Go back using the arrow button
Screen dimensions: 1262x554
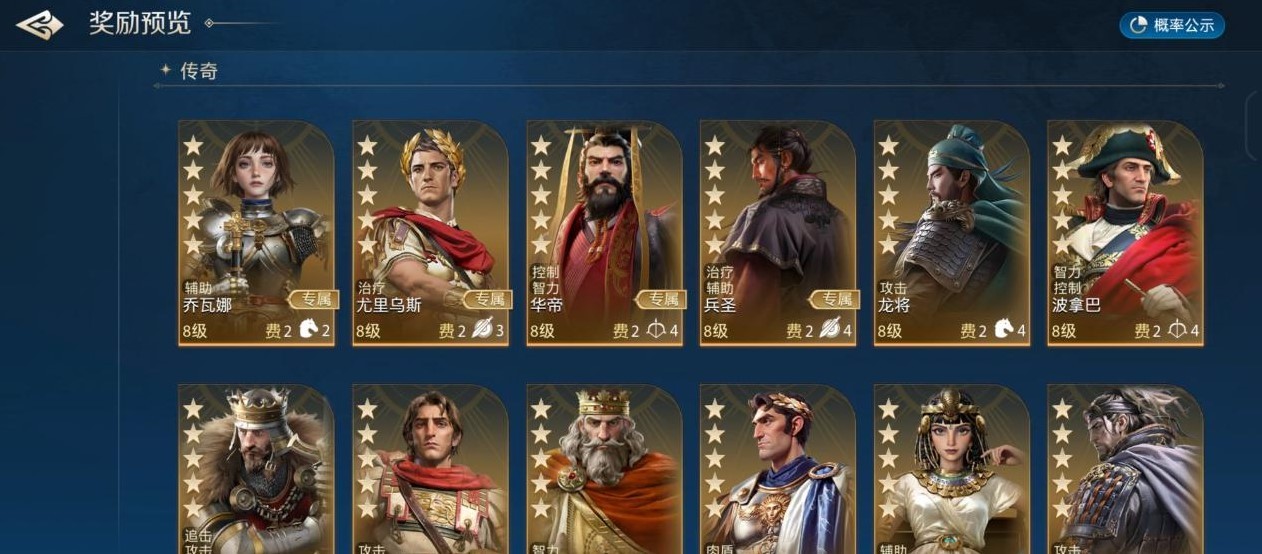coord(40,25)
